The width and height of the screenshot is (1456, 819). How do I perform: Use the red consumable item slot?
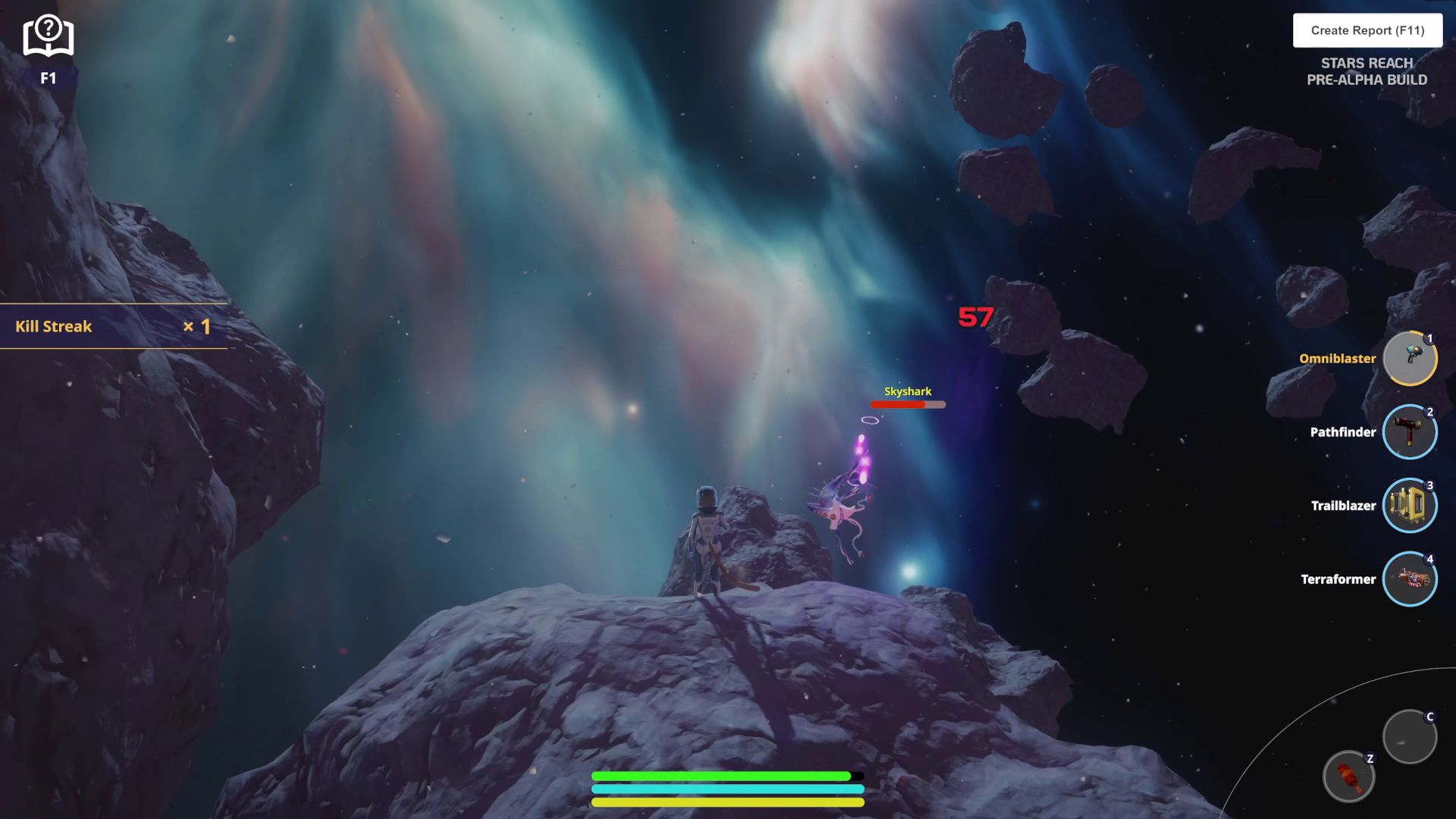(1348, 777)
